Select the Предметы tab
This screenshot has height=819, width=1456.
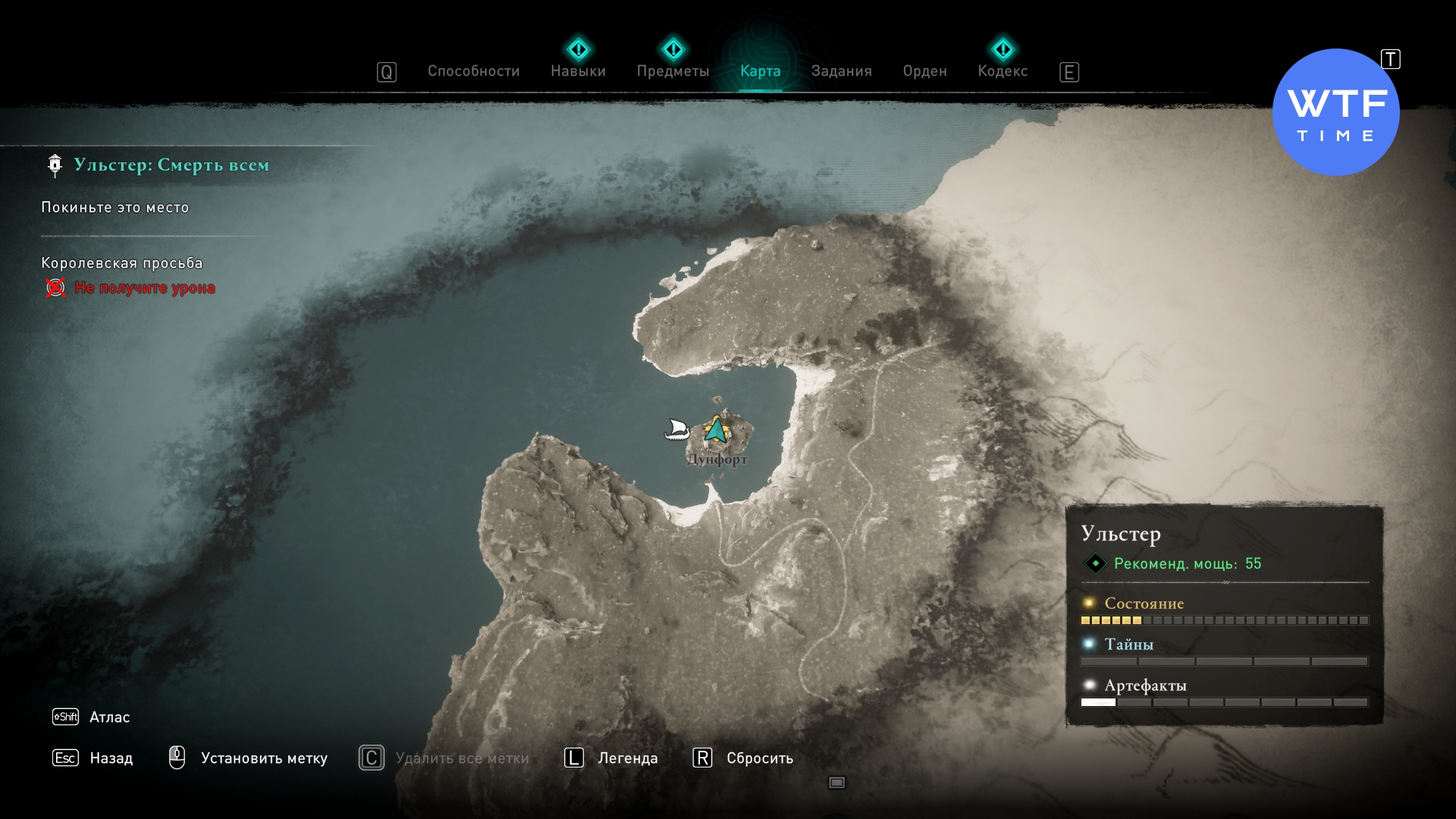click(x=673, y=71)
